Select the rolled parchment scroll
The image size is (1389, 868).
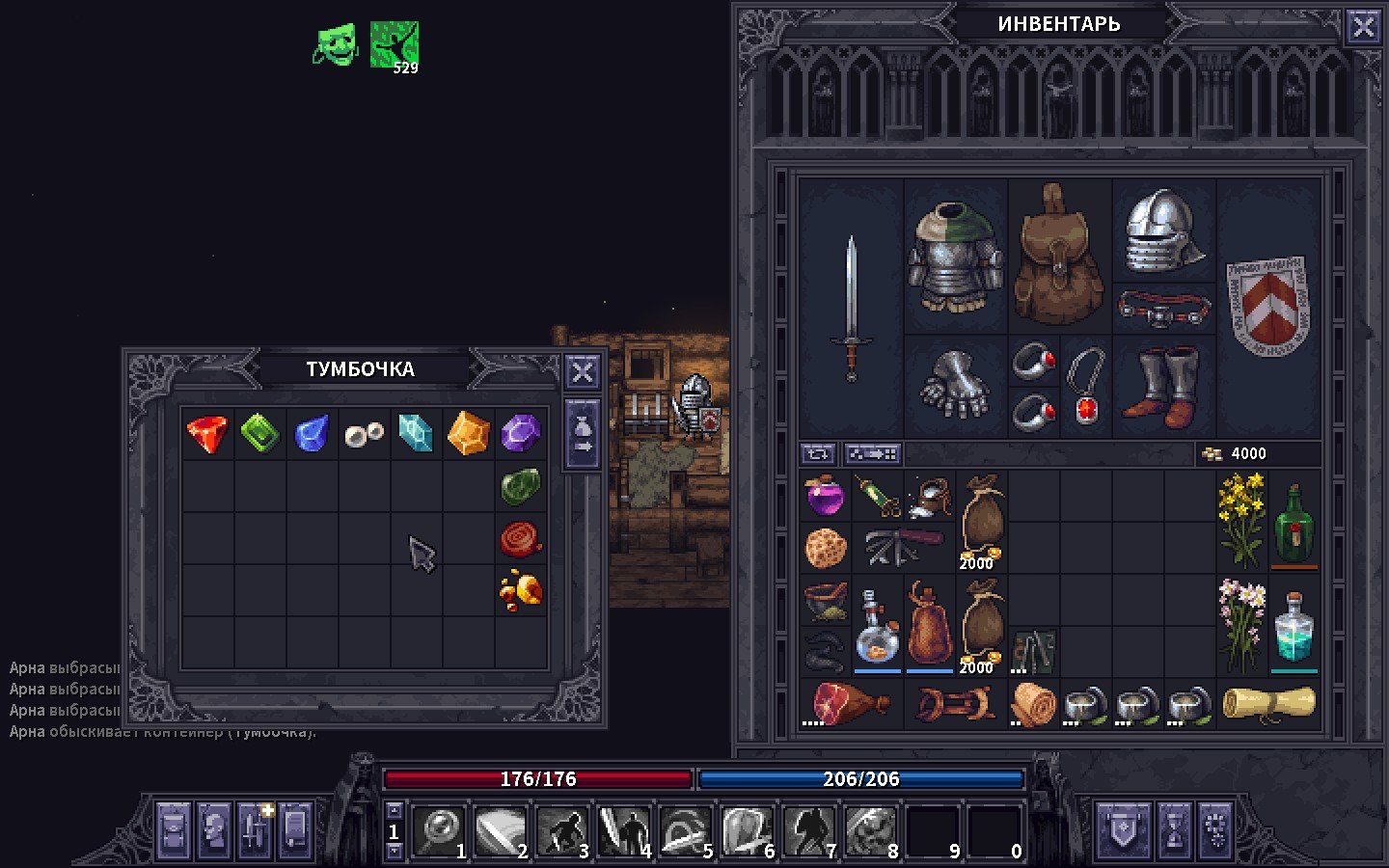click(1267, 703)
